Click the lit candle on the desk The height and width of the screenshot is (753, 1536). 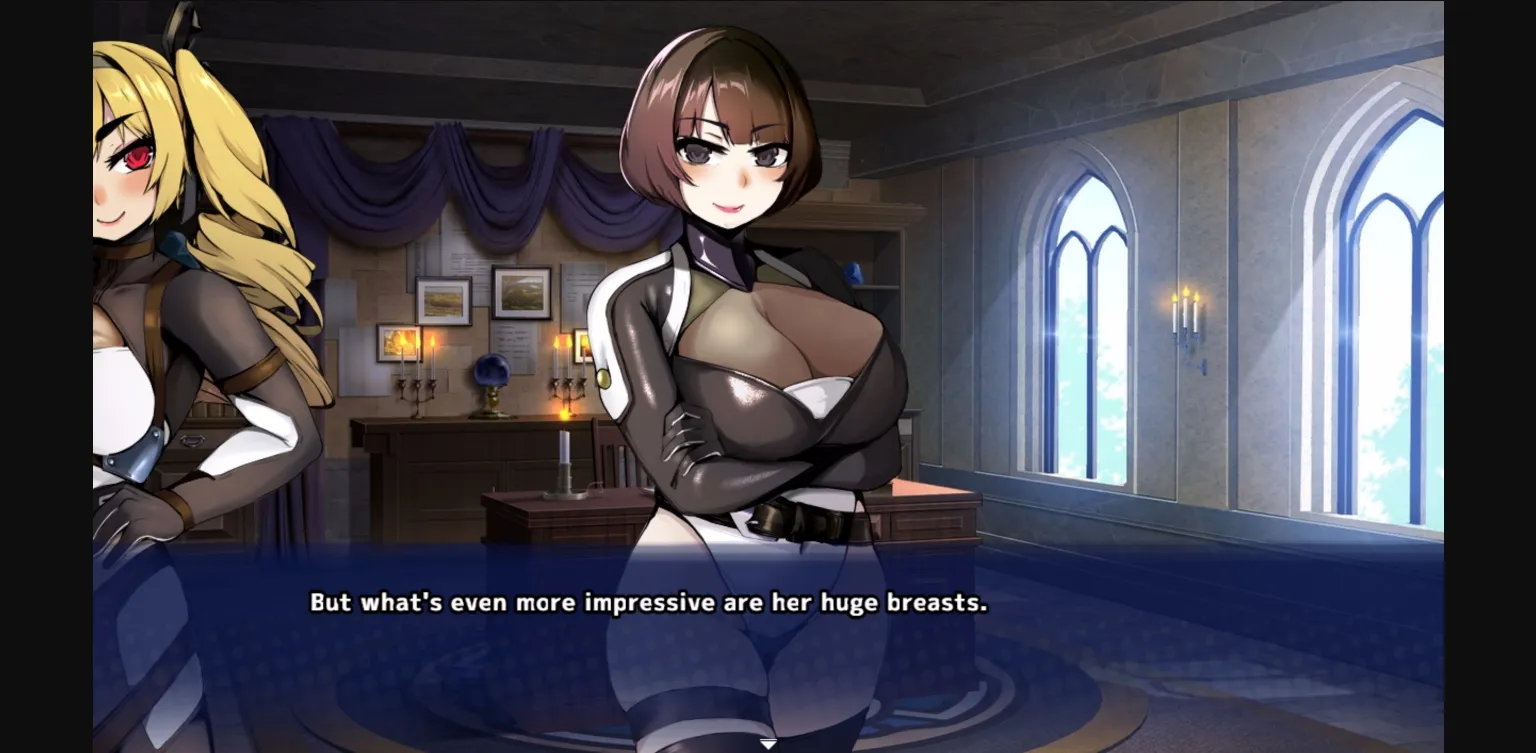click(x=564, y=455)
